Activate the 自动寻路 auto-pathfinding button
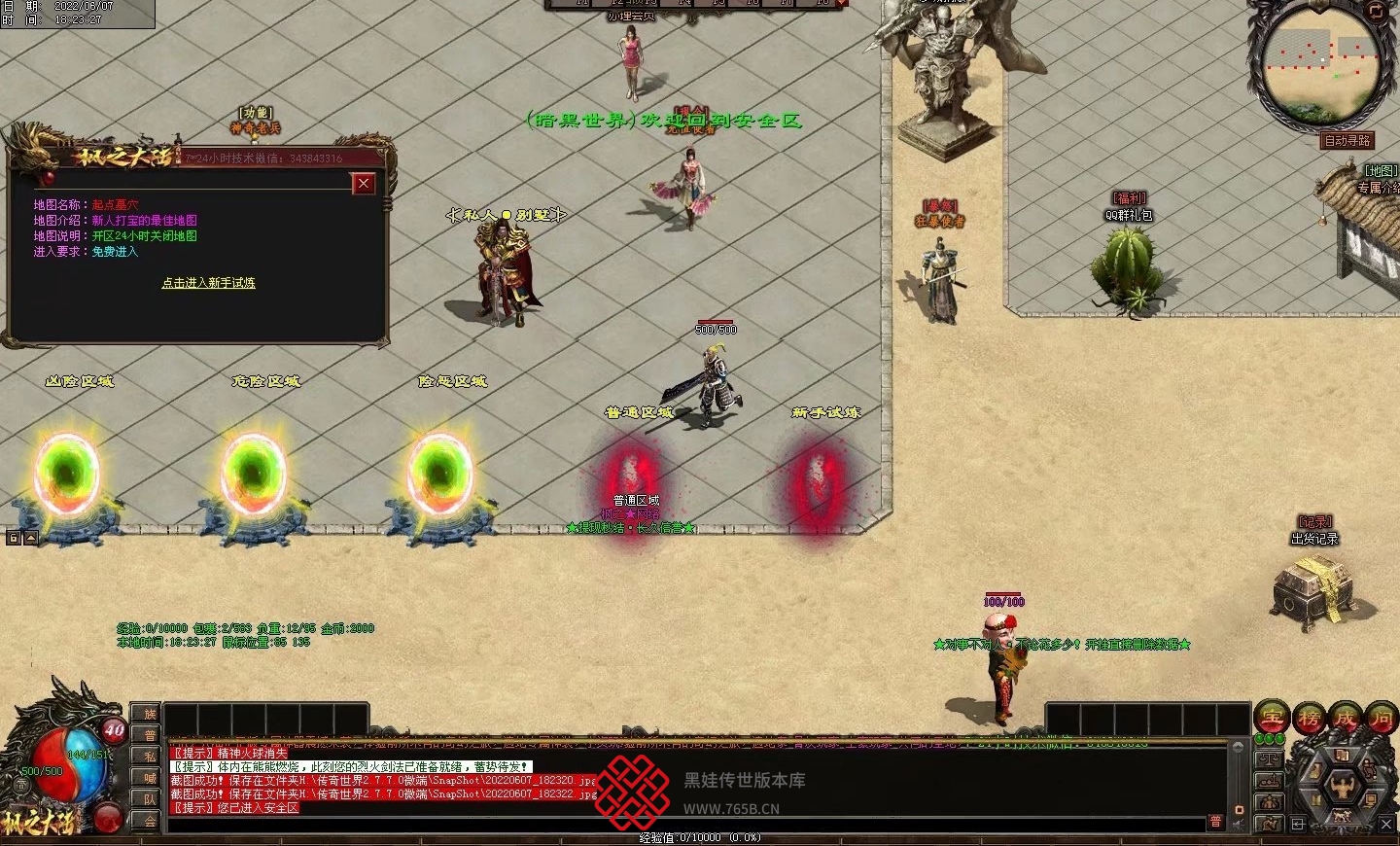This screenshot has width=1400, height=846. coord(1347,141)
